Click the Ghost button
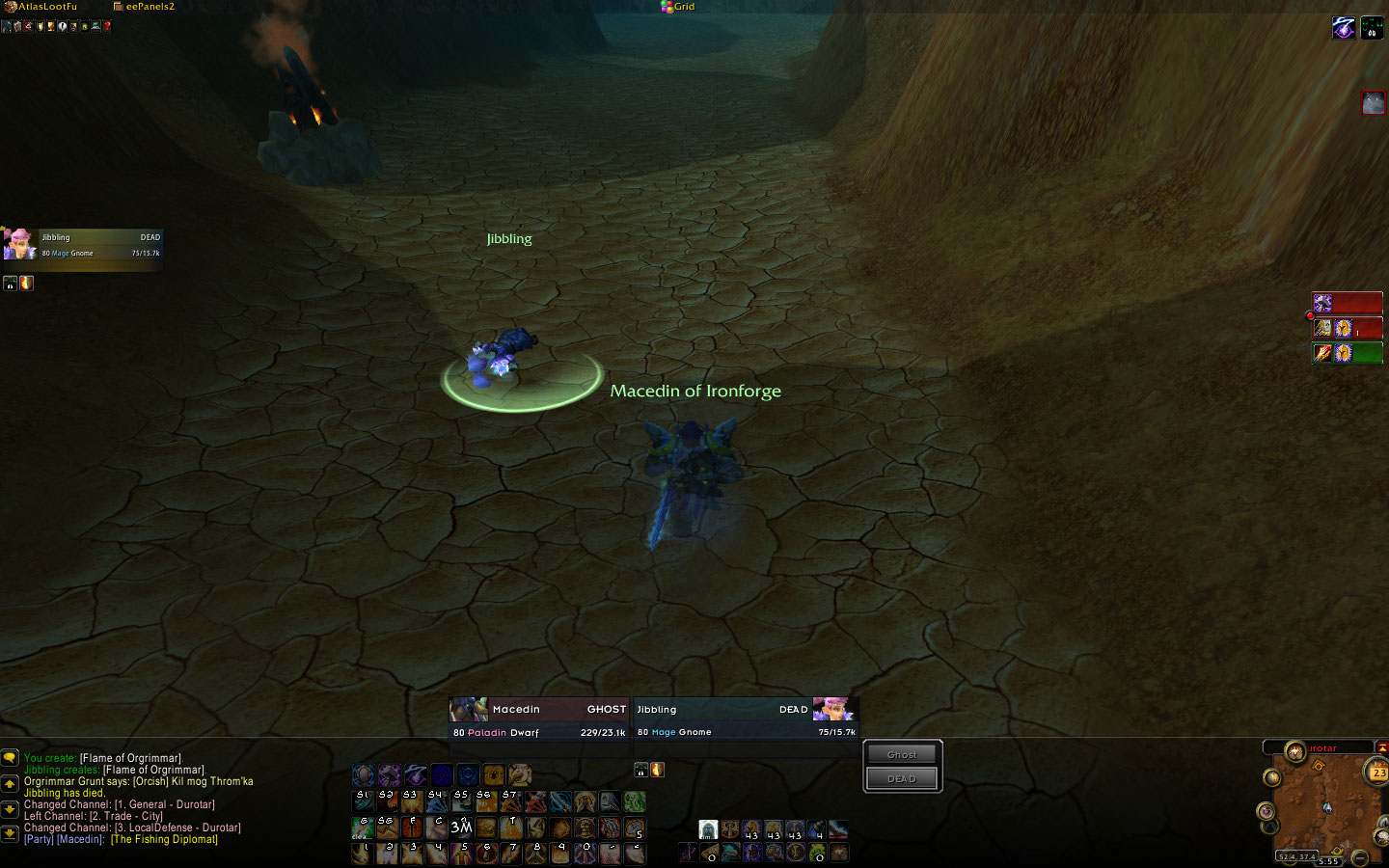This screenshot has height=868, width=1389. 902,754
